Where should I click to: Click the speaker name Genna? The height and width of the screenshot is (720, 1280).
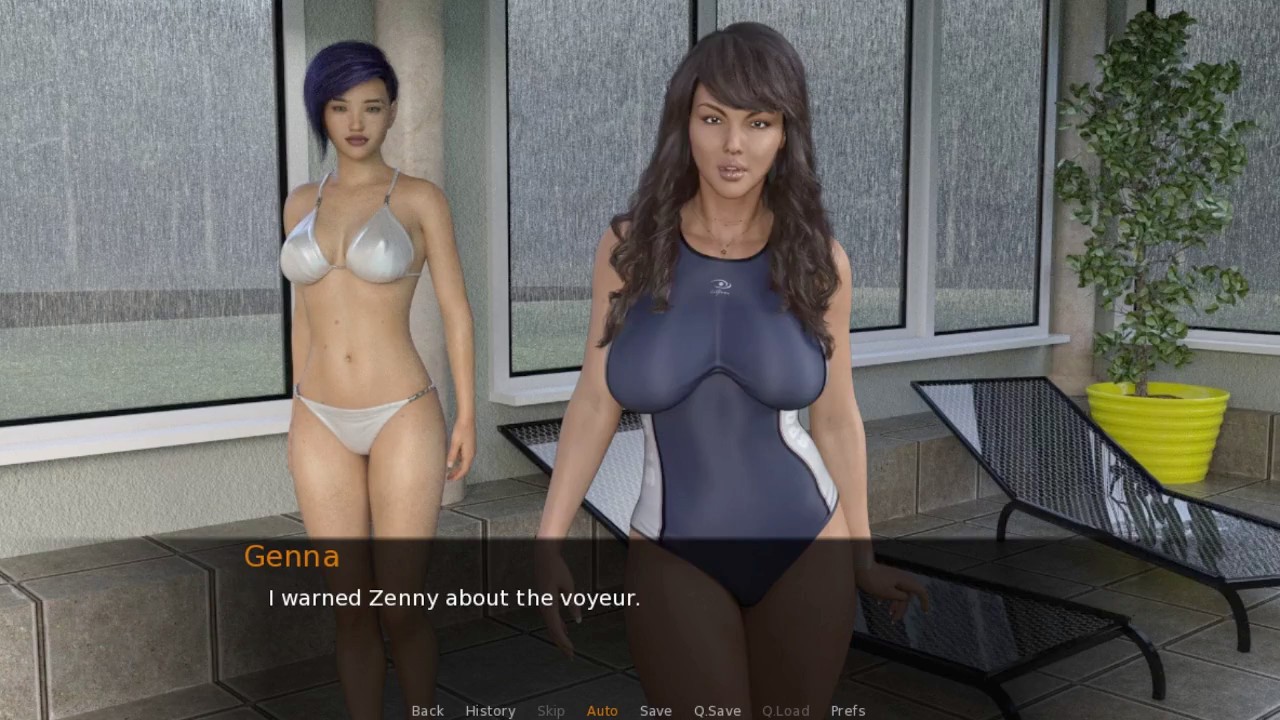pos(291,557)
